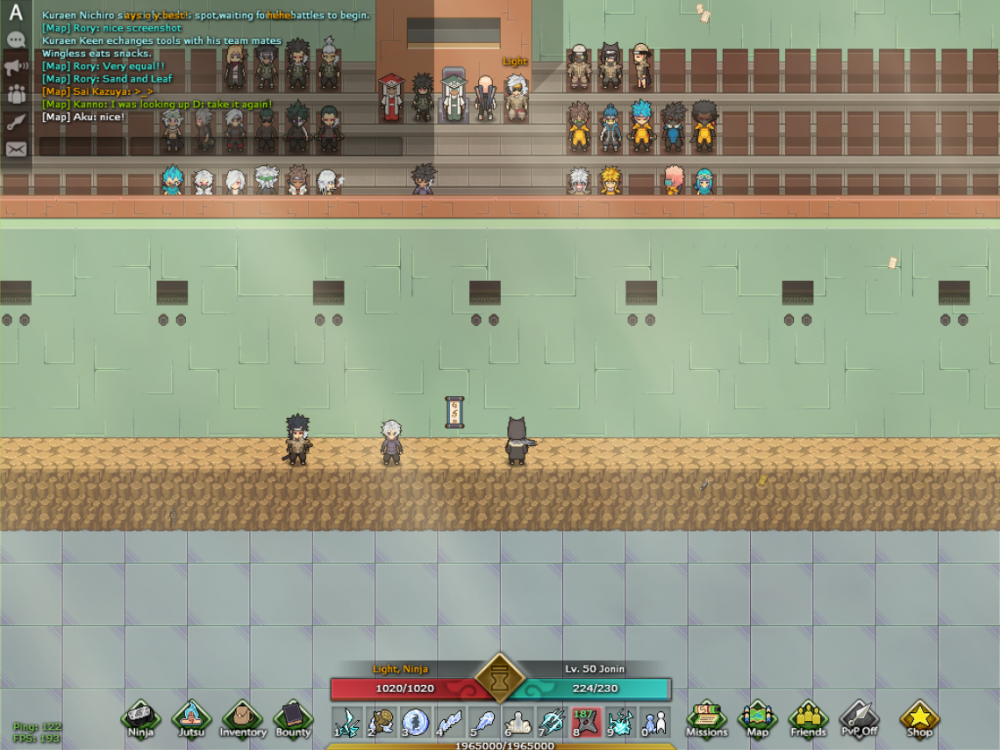Open the Inventory bag

pyautogui.click(x=242, y=717)
